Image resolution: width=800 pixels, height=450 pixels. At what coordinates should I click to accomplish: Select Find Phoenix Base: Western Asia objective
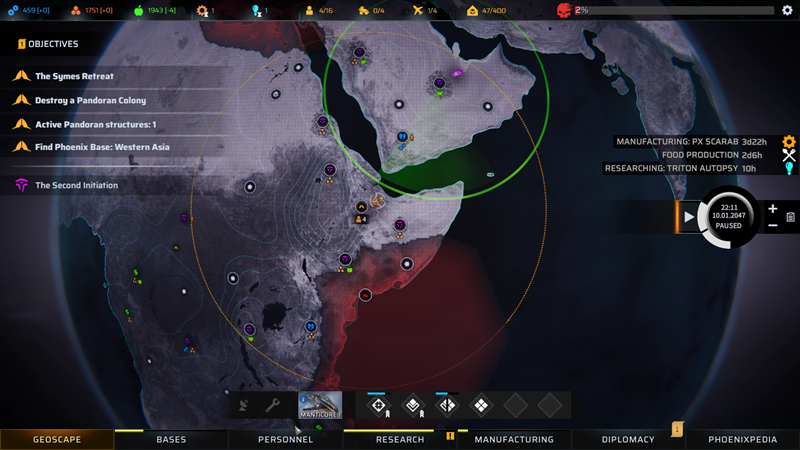pos(102,148)
